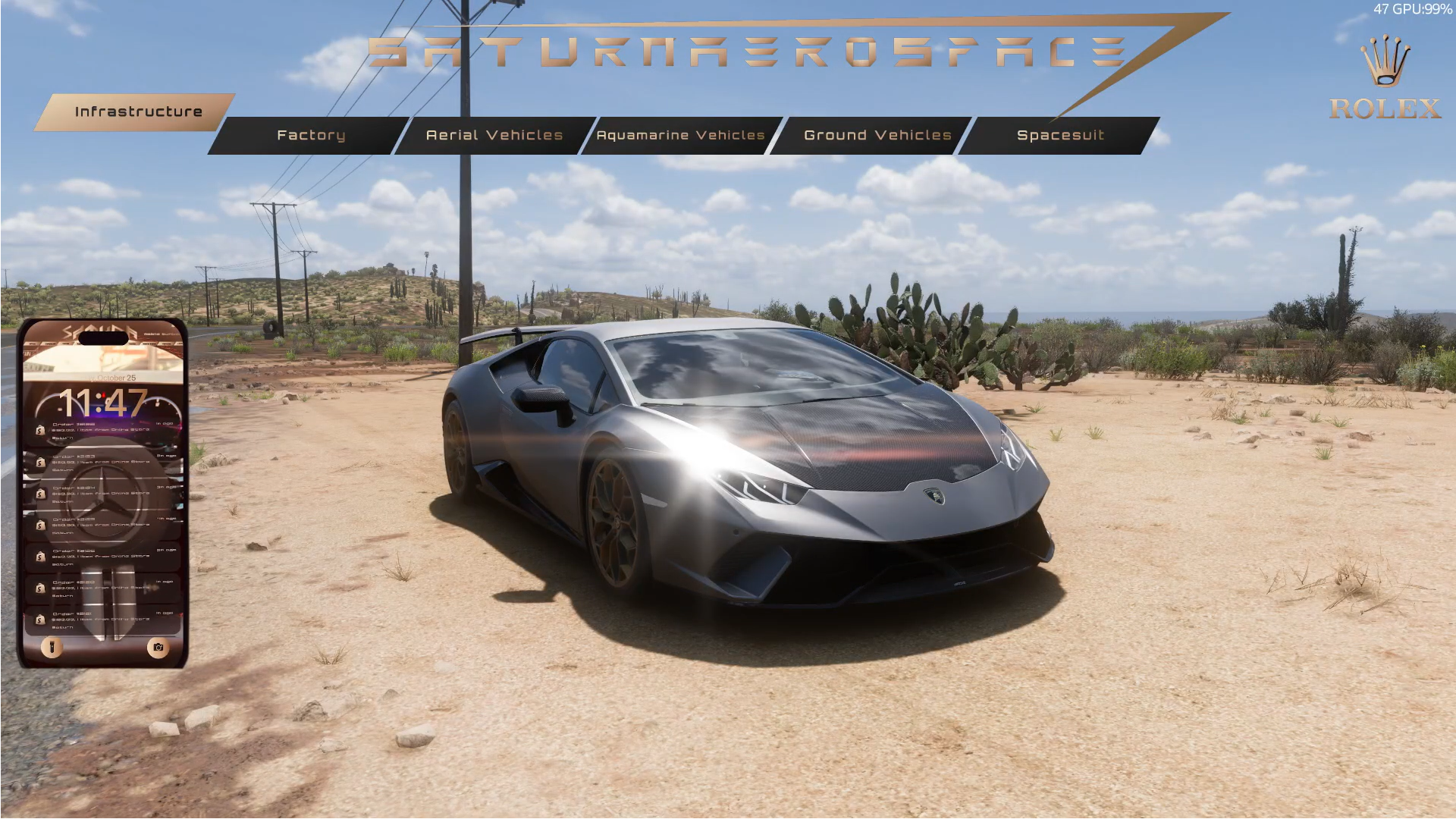Select the bottom order notification on the phone
This screenshot has height=819, width=1456.
104,620
